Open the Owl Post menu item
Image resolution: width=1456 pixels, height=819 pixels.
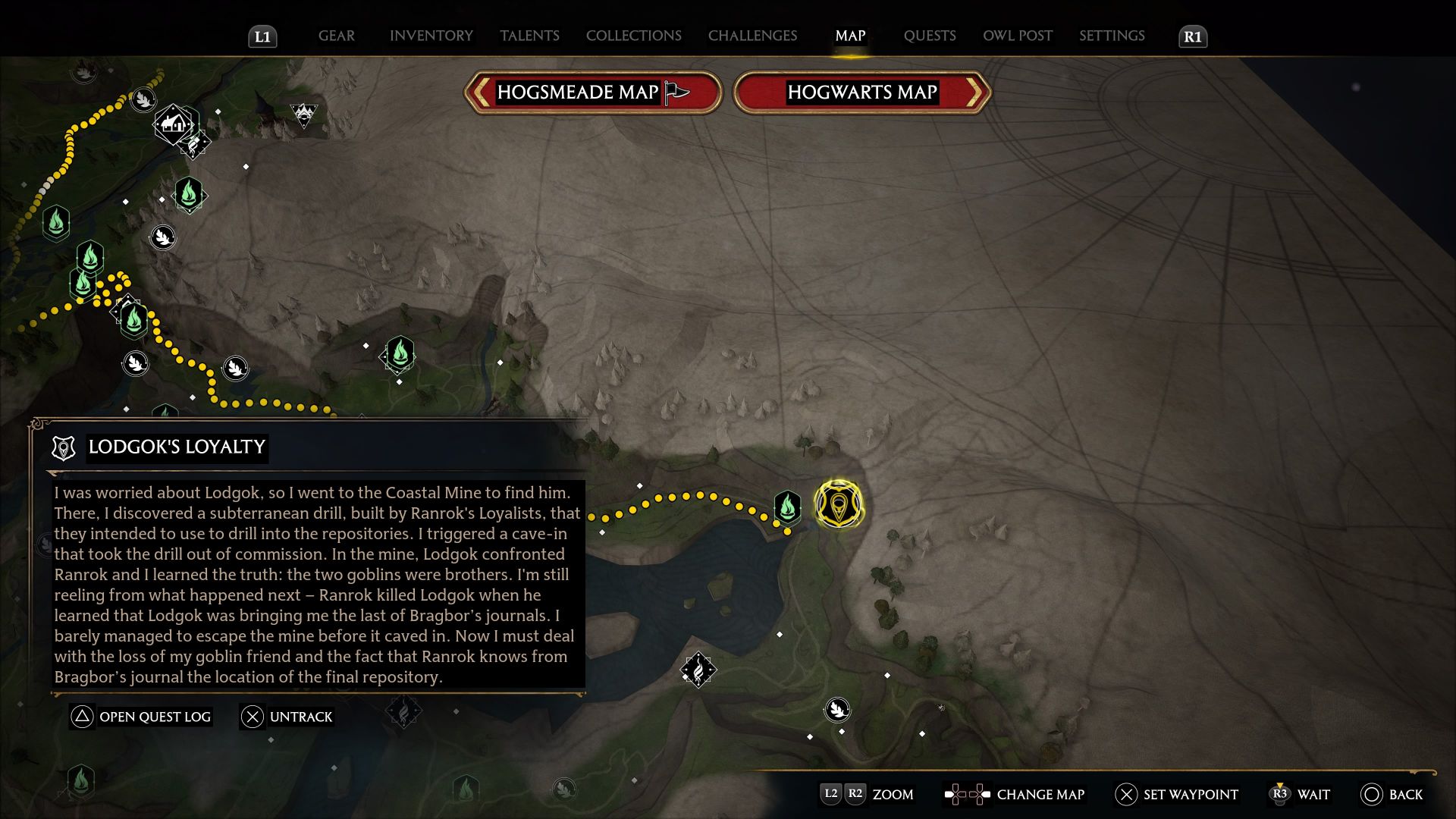tap(1017, 36)
